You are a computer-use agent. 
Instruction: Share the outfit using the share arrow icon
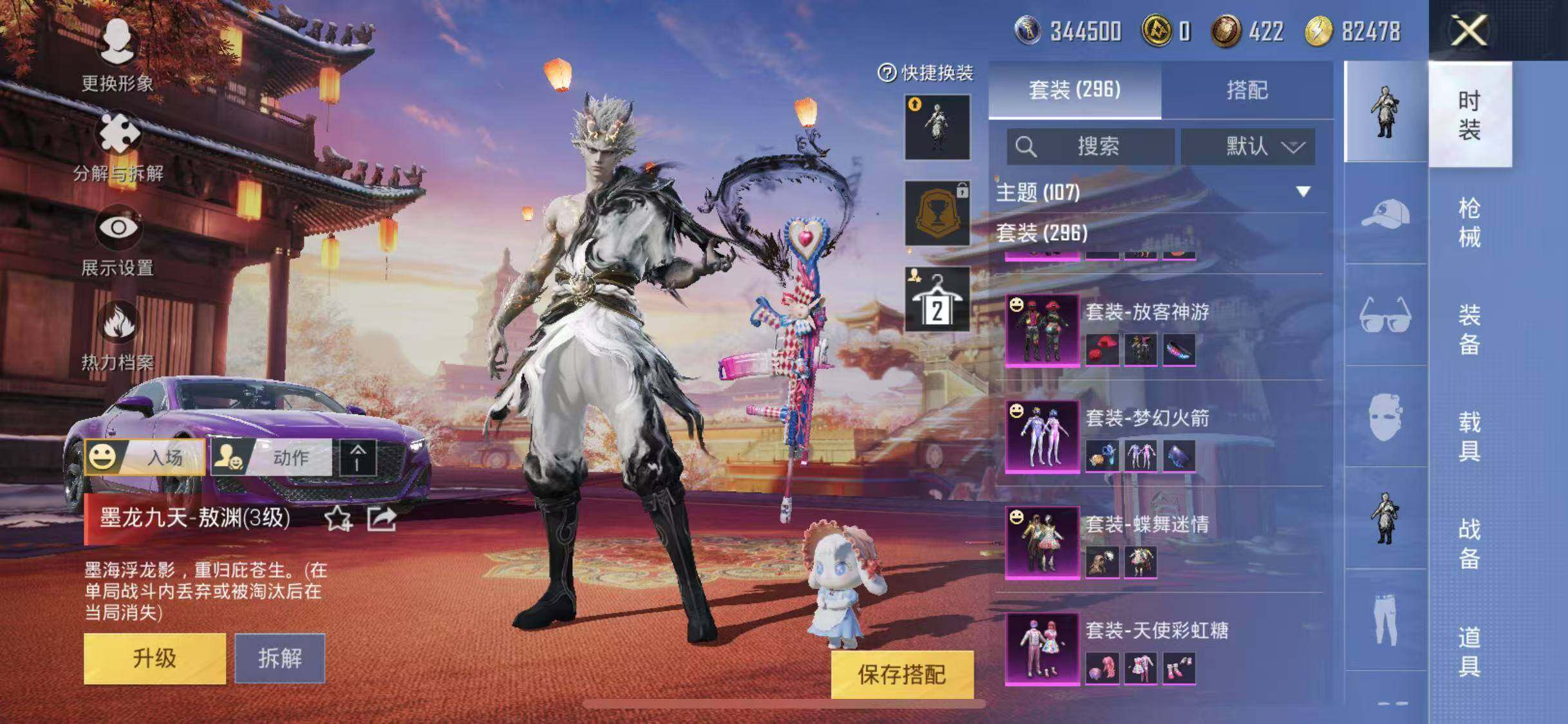(381, 518)
